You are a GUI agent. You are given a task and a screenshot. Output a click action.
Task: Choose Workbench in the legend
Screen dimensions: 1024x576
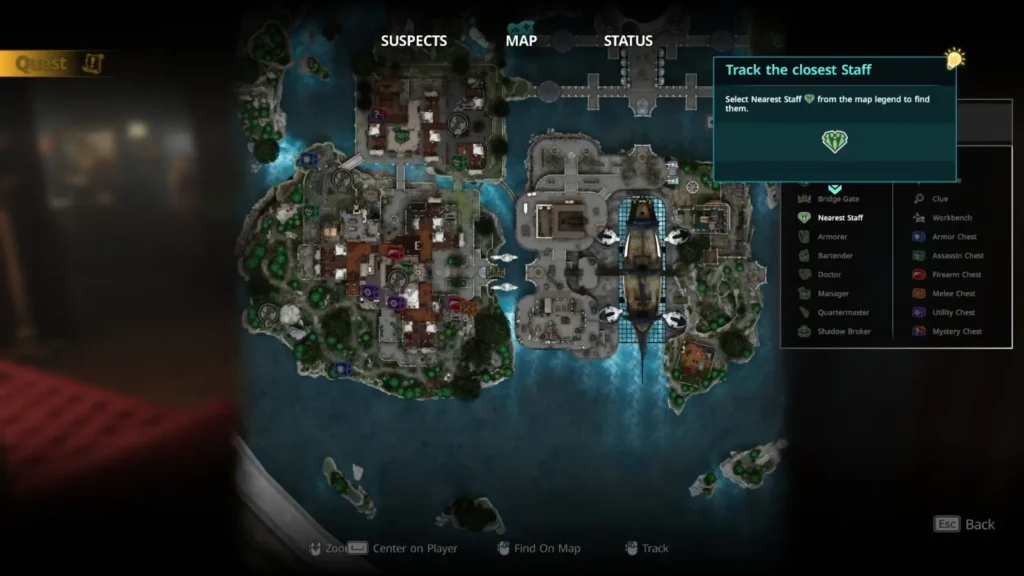pos(951,218)
